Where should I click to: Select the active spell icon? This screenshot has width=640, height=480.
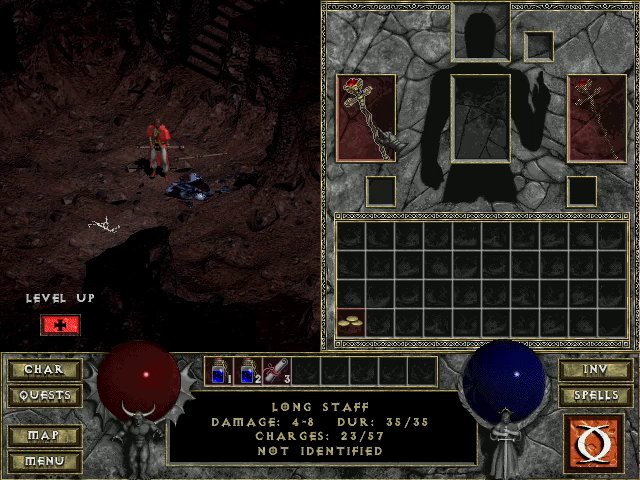[595, 441]
